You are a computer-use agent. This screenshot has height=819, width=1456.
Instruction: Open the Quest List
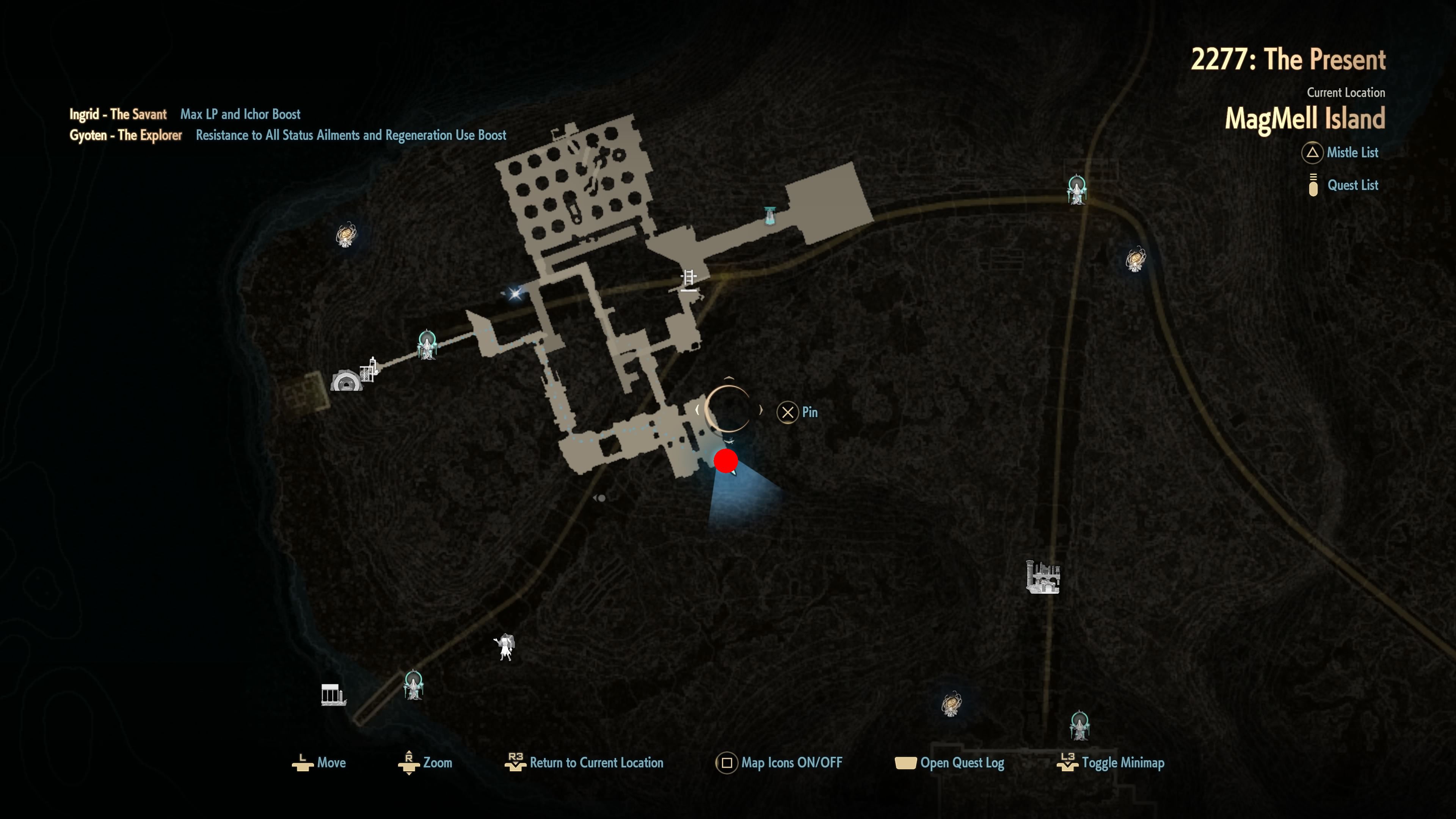tap(1351, 185)
